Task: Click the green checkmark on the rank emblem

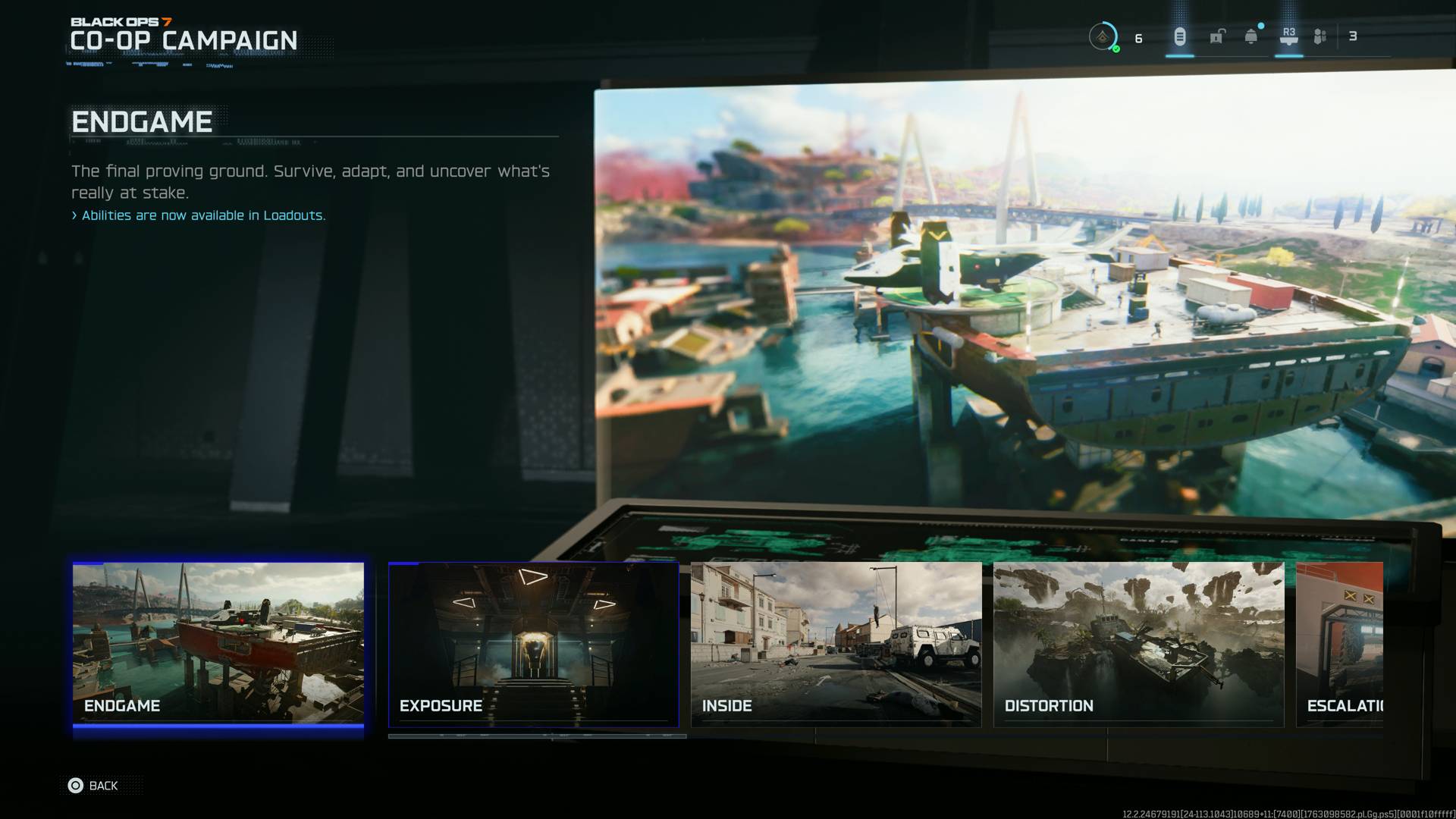Action: pyautogui.click(x=1116, y=47)
